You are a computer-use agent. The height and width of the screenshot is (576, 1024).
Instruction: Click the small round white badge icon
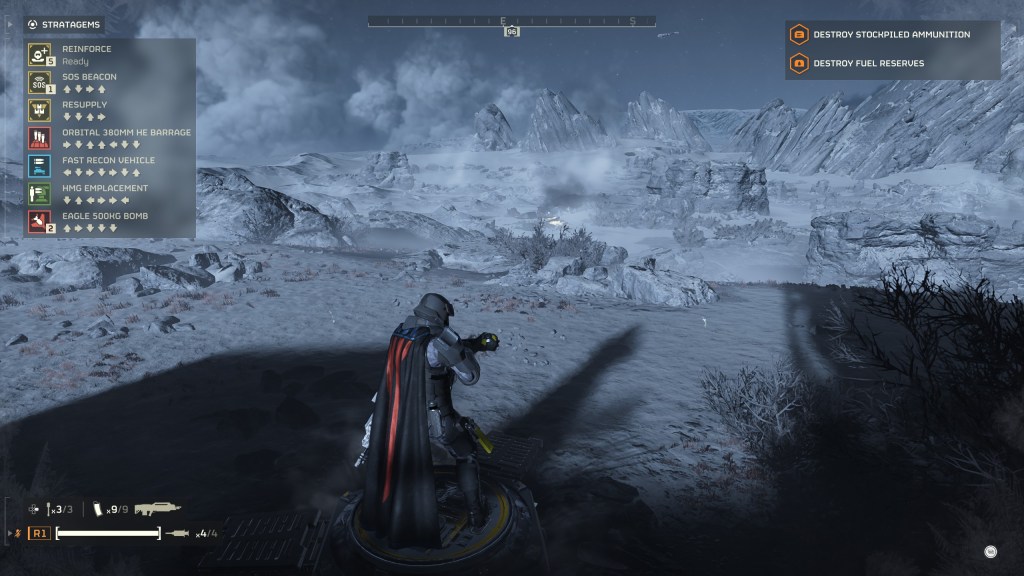tap(990, 551)
